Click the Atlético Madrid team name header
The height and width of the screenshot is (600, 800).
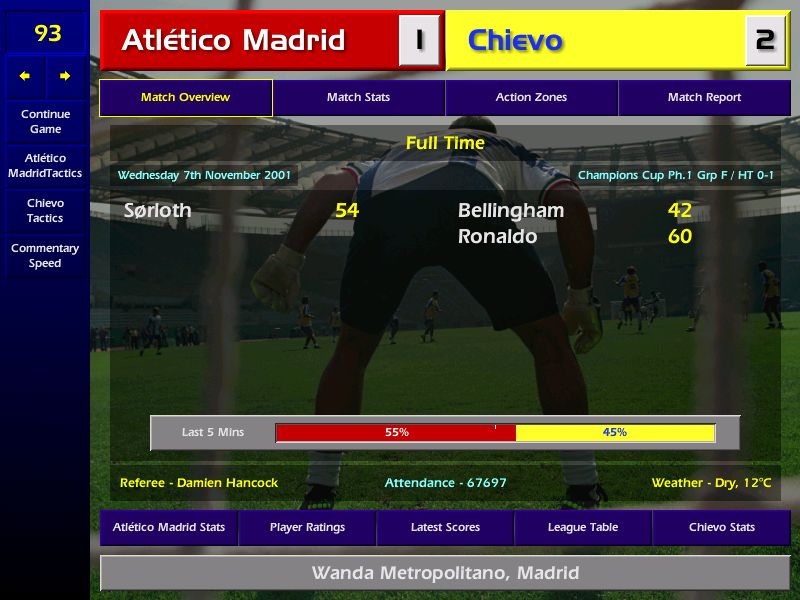pyautogui.click(x=233, y=40)
